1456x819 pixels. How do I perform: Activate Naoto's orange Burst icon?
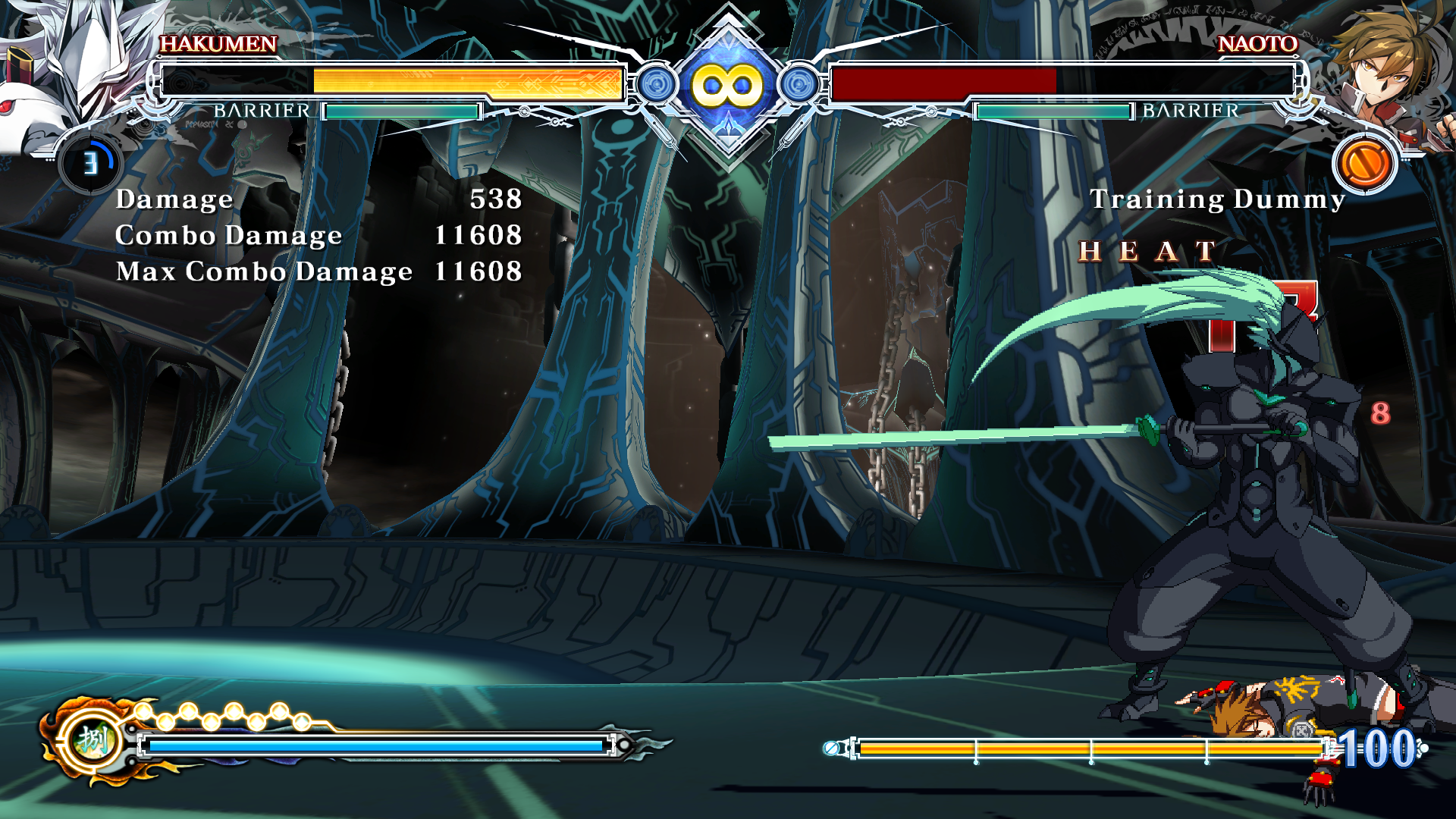1364,163
